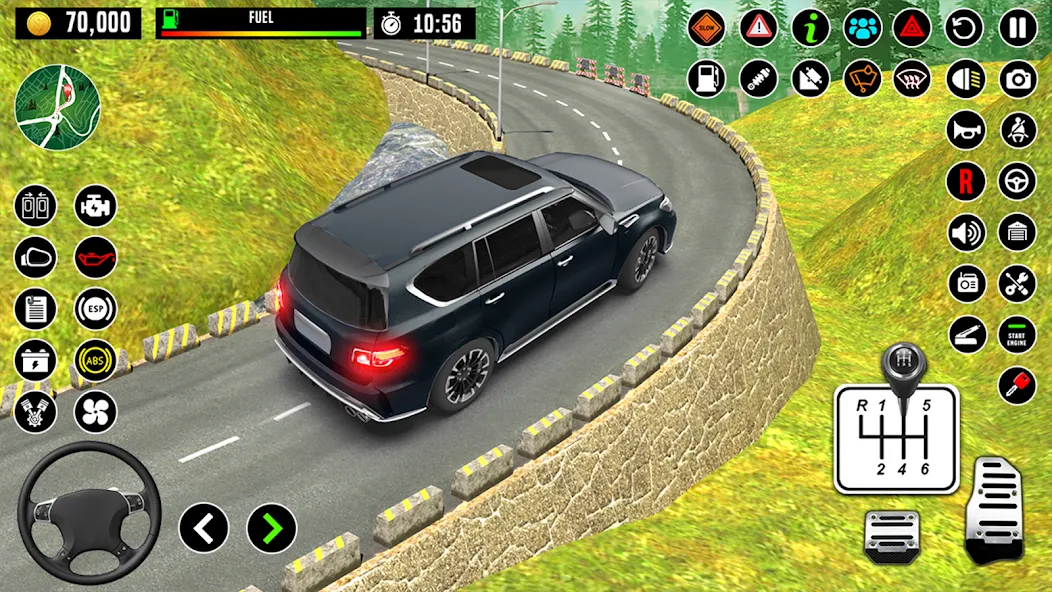
Task: Toggle the yellow ABS icon
Action: tap(96, 360)
